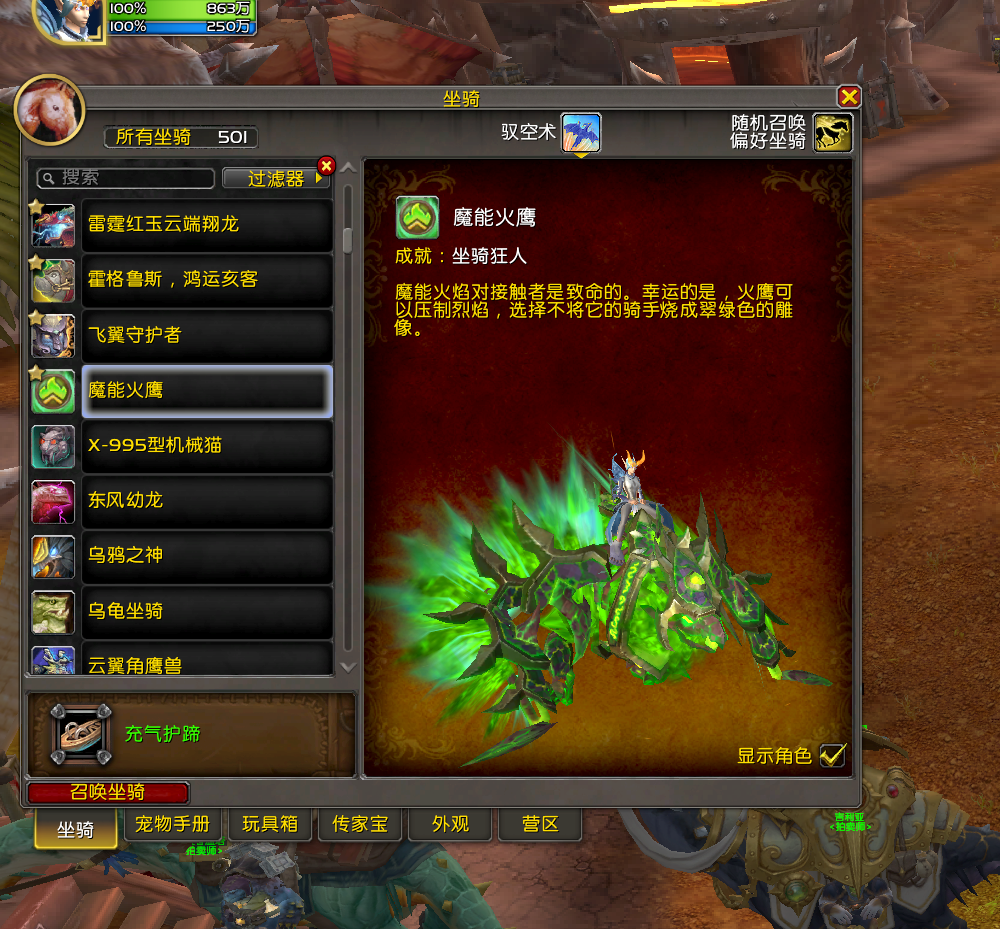This screenshot has height=929, width=1000.
Task: Open the 过滤器 filter dropdown
Action: tap(277, 179)
